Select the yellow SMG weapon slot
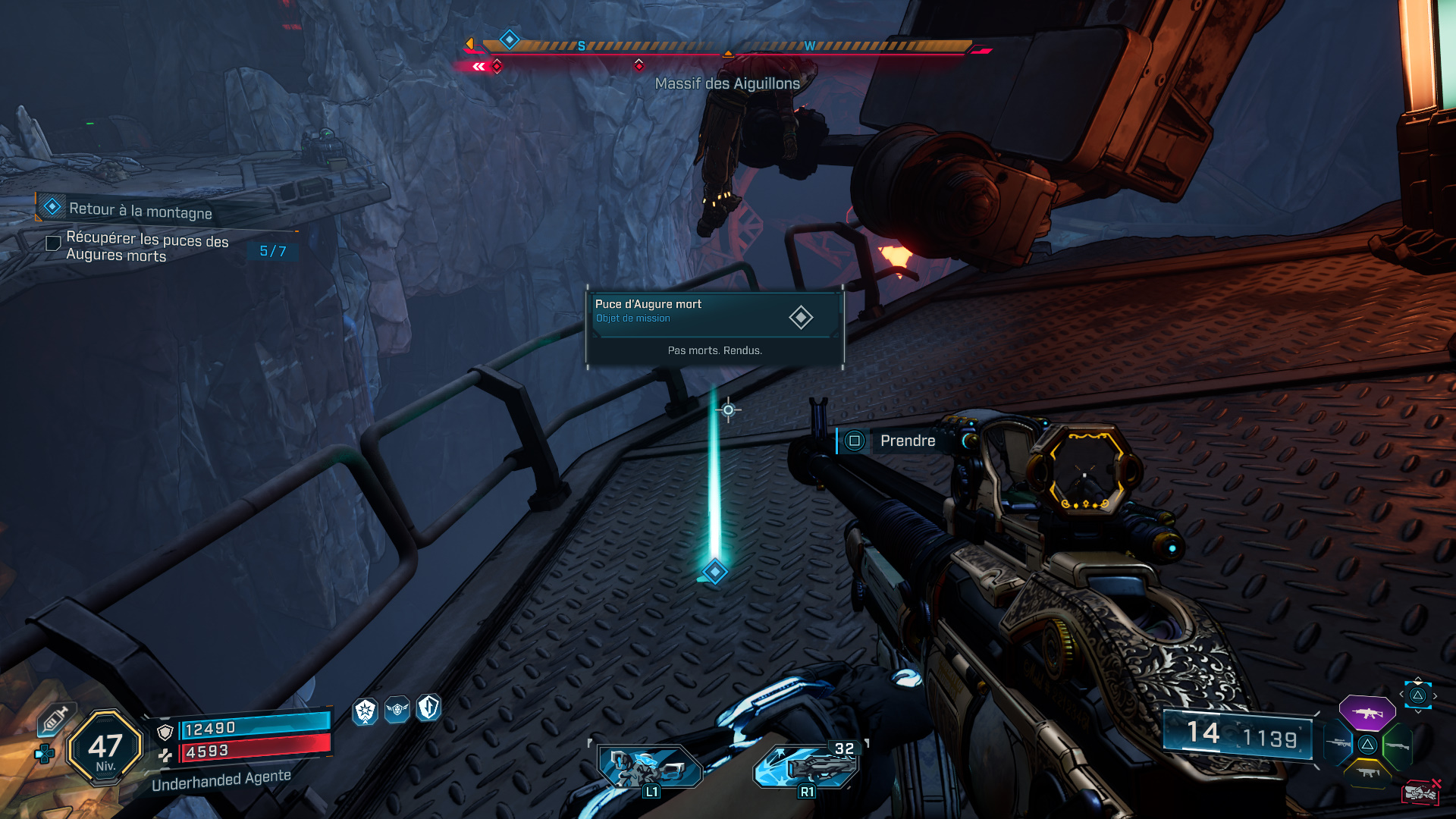Image resolution: width=1456 pixels, height=819 pixels. point(1367,772)
